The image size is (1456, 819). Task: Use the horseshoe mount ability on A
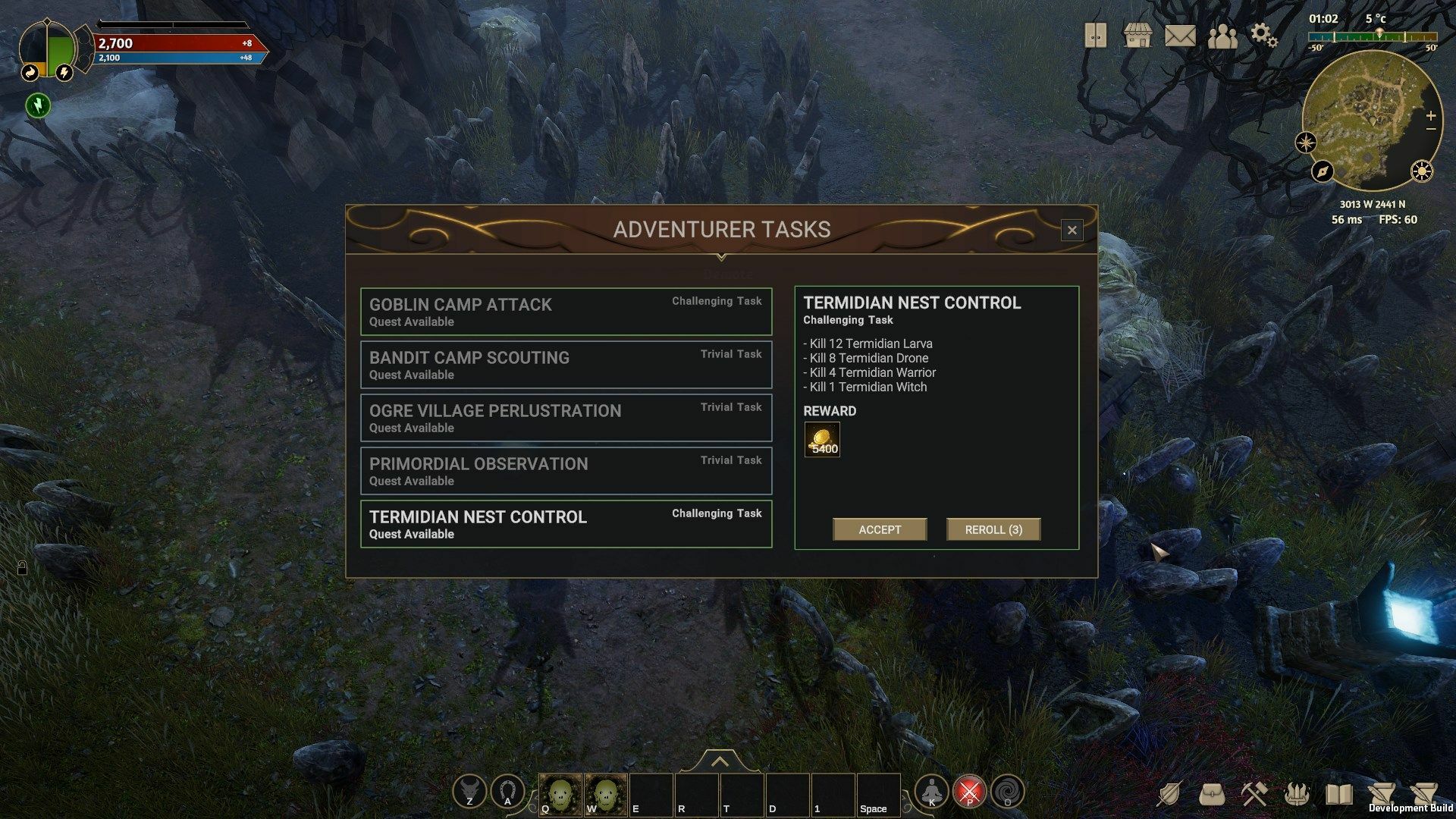(507, 791)
